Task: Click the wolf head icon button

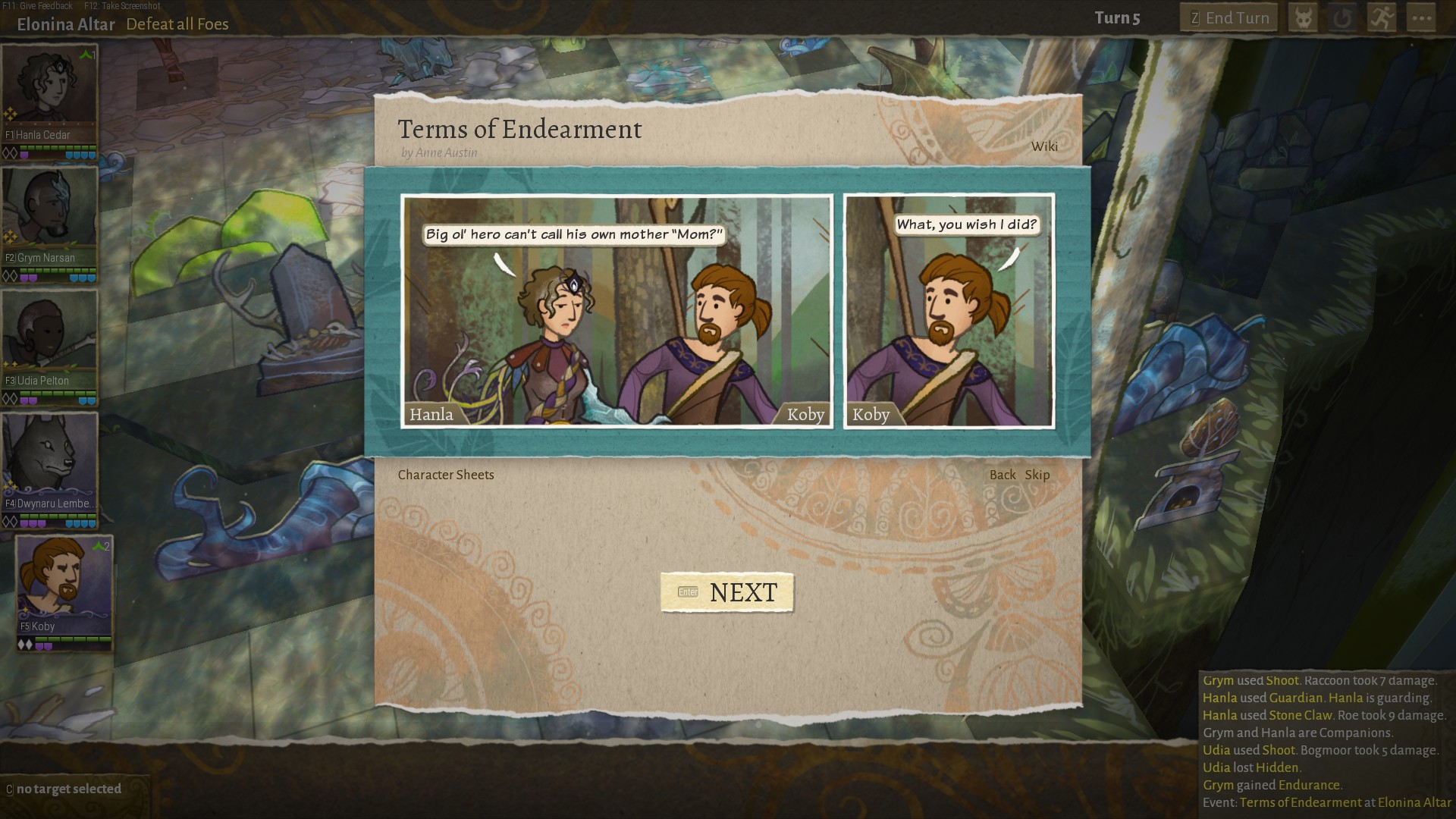Action: tap(1303, 18)
